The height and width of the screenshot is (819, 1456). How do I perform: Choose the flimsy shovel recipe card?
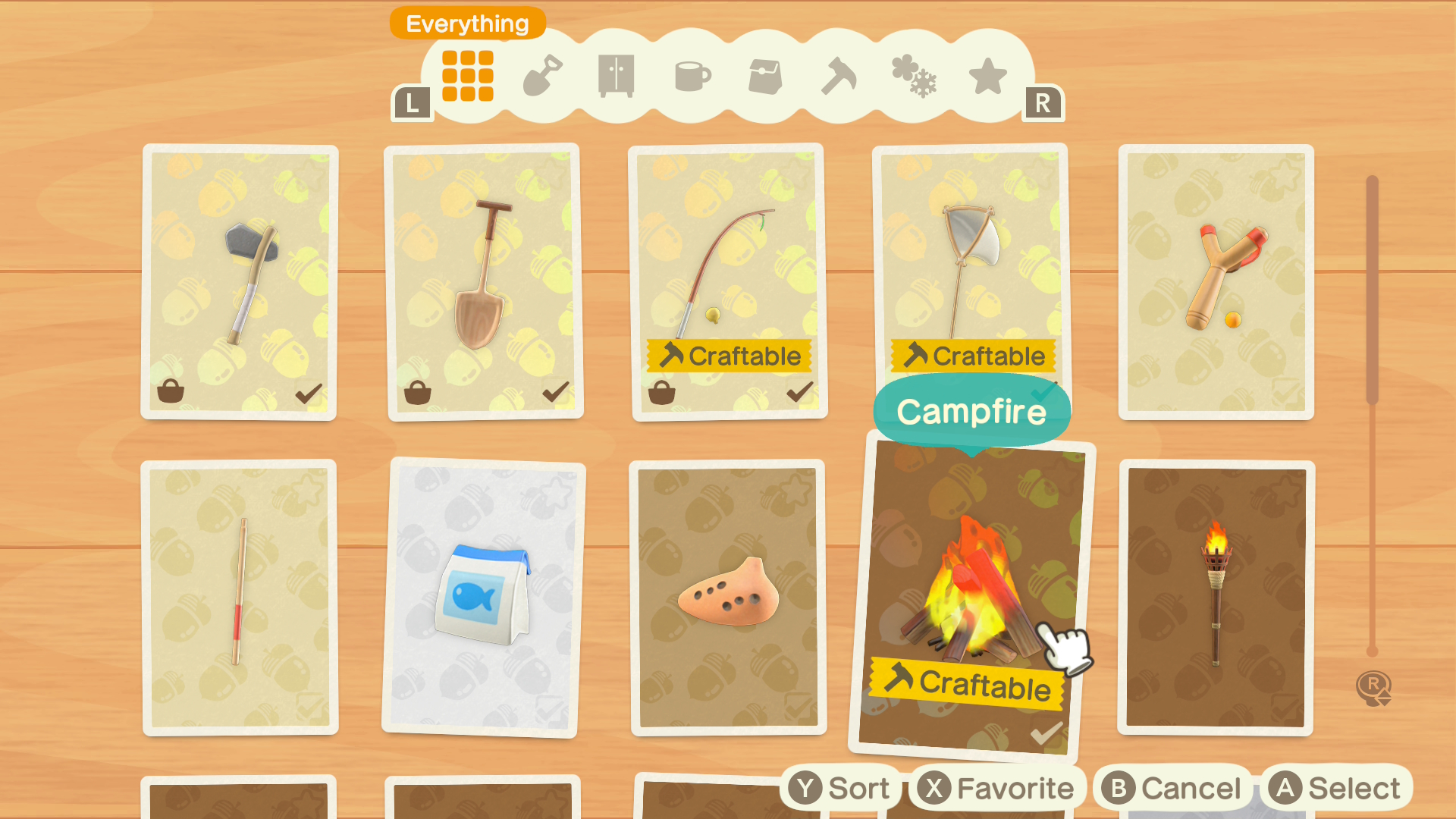(484, 281)
